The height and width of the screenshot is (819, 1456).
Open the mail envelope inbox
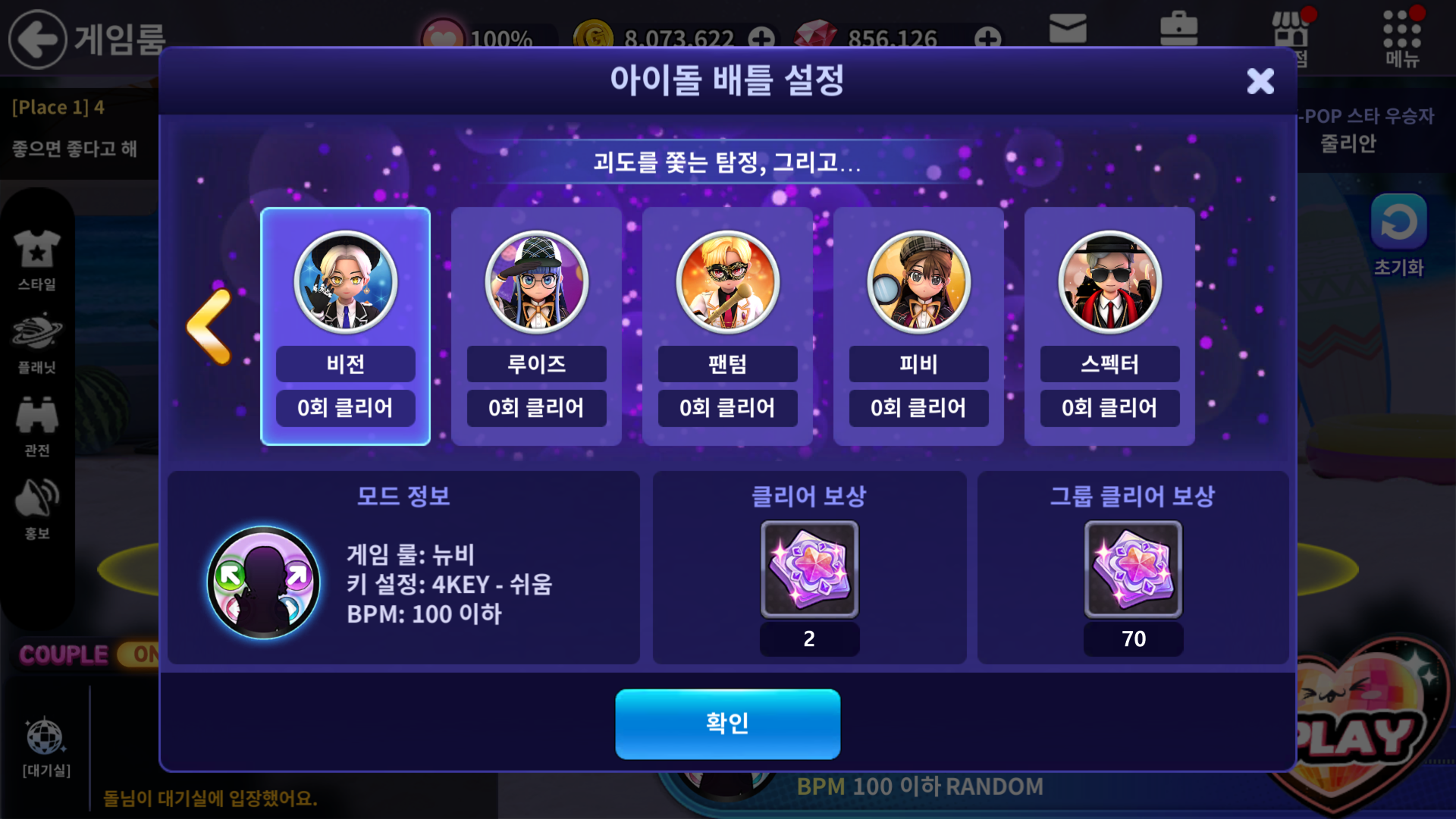tap(1068, 29)
